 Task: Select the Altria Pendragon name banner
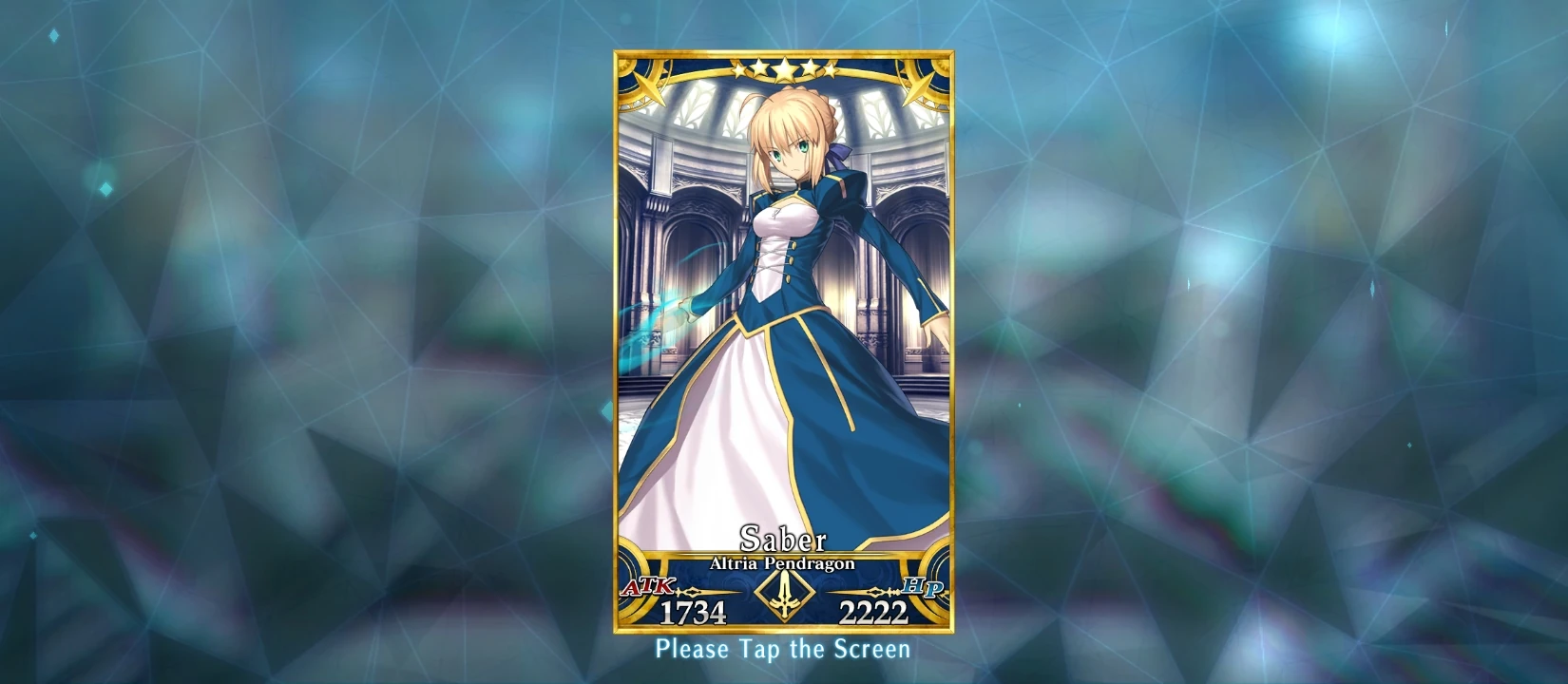(x=783, y=562)
